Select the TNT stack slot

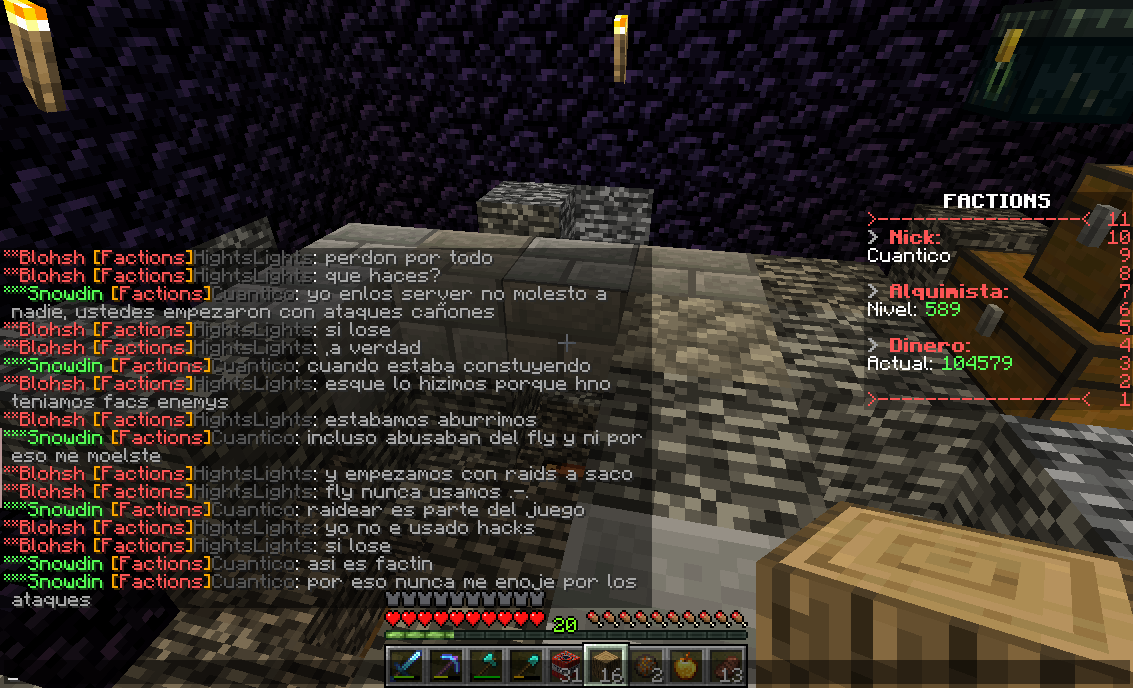click(566, 665)
